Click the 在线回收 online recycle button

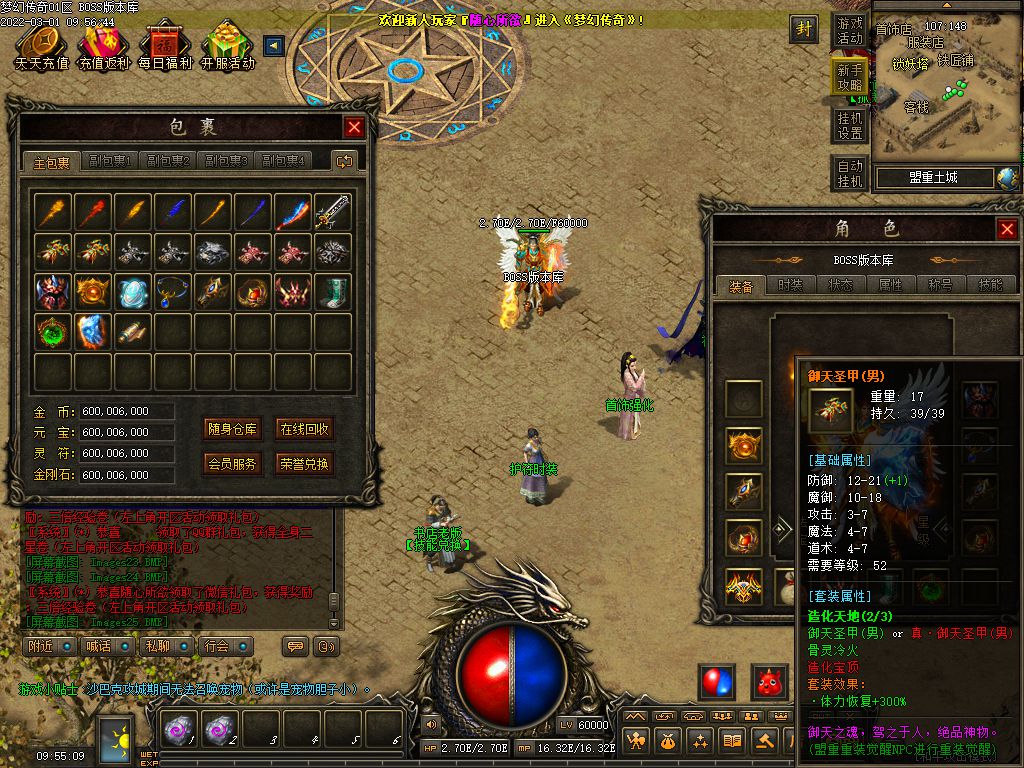point(304,430)
